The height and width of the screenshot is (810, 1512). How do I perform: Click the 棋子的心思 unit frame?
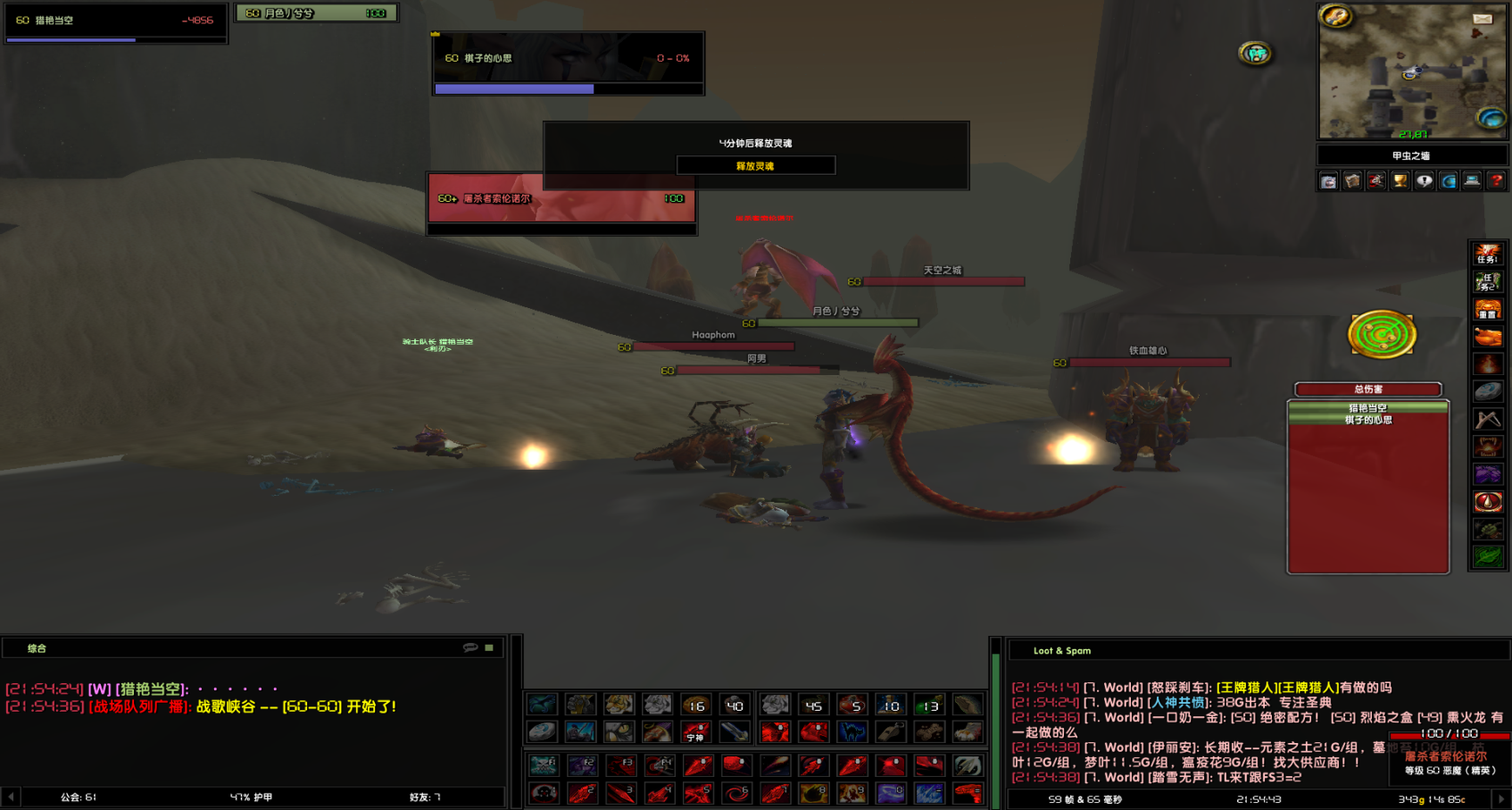(x=568, y=59)
